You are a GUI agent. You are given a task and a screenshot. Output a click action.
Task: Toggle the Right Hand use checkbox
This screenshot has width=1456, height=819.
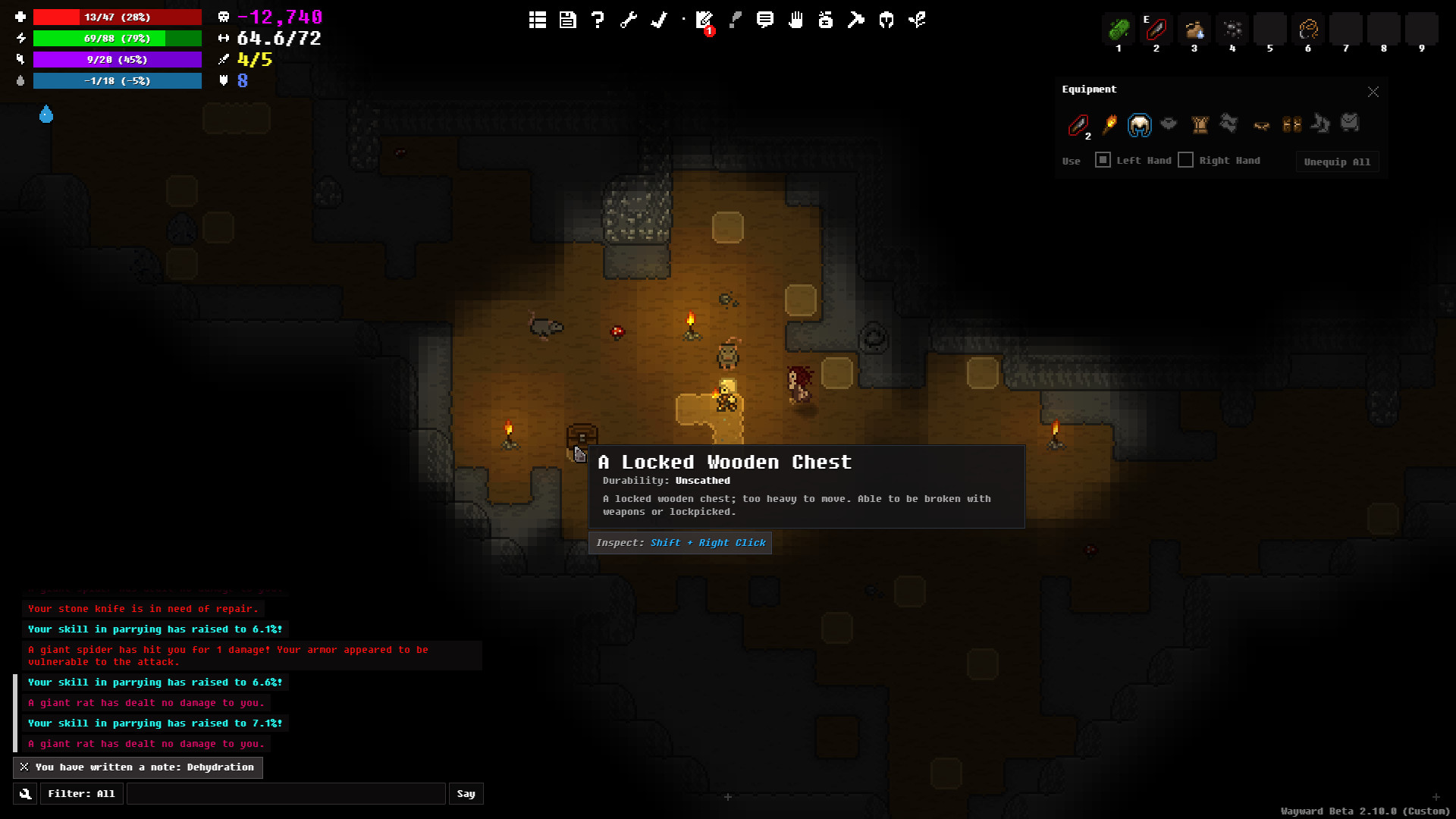point(1186,160)
